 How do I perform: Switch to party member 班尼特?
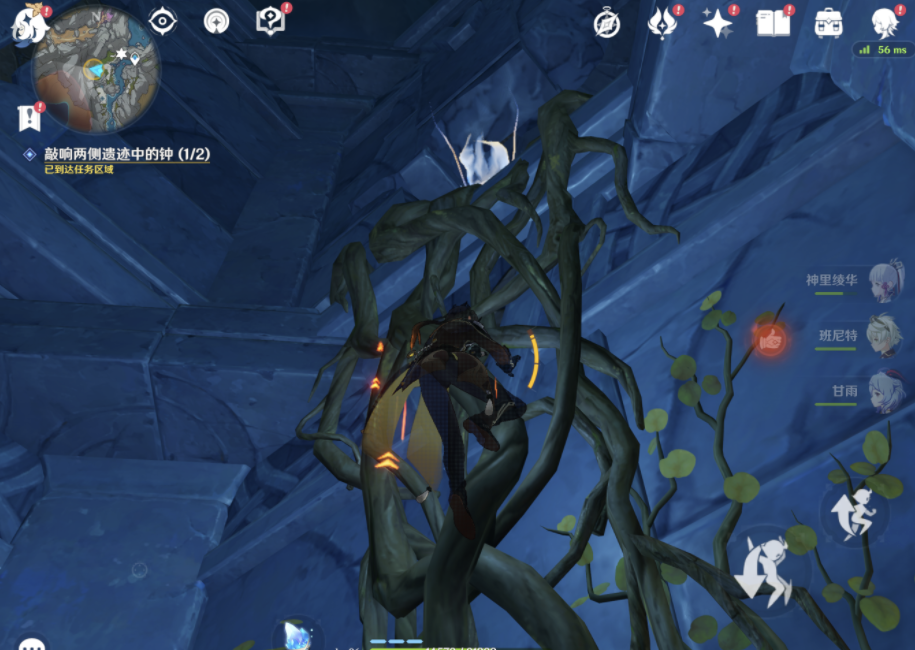coord(883,336)
